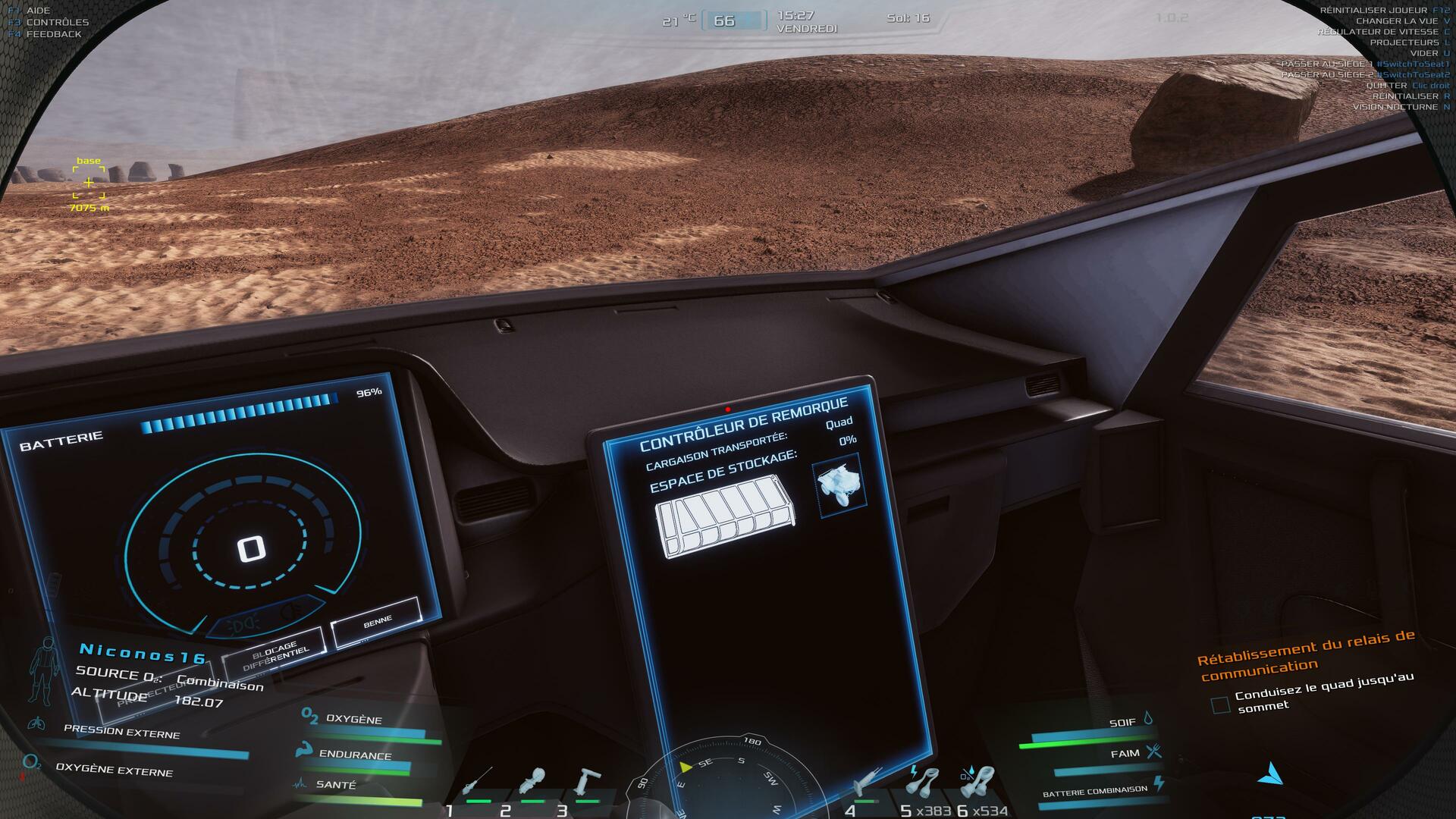Click the blue arrow icon bottom right
The image size is (1456, 819).
coord(1271,774)
